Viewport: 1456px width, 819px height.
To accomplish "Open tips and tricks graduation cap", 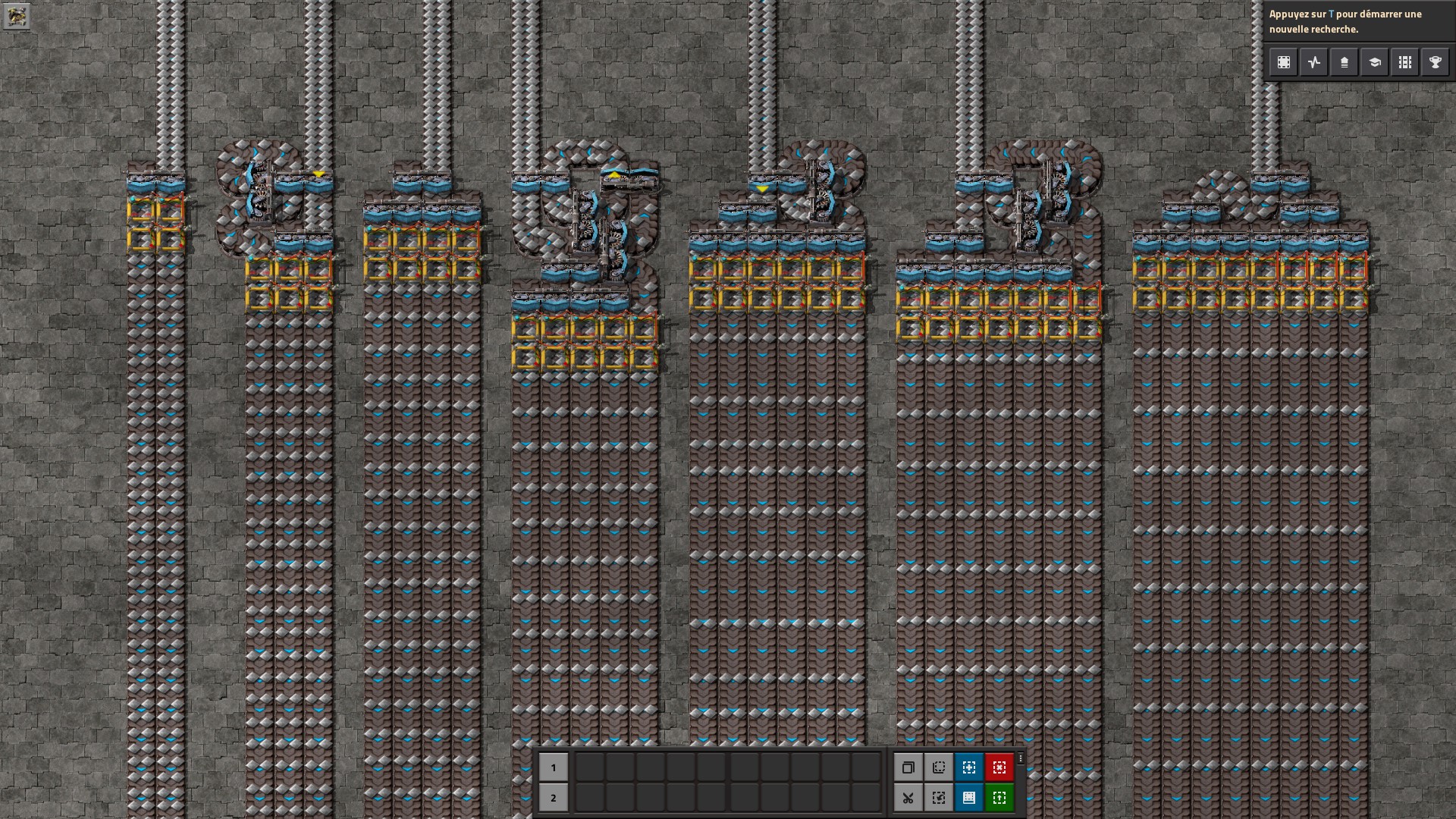I will pos(1375,62).
